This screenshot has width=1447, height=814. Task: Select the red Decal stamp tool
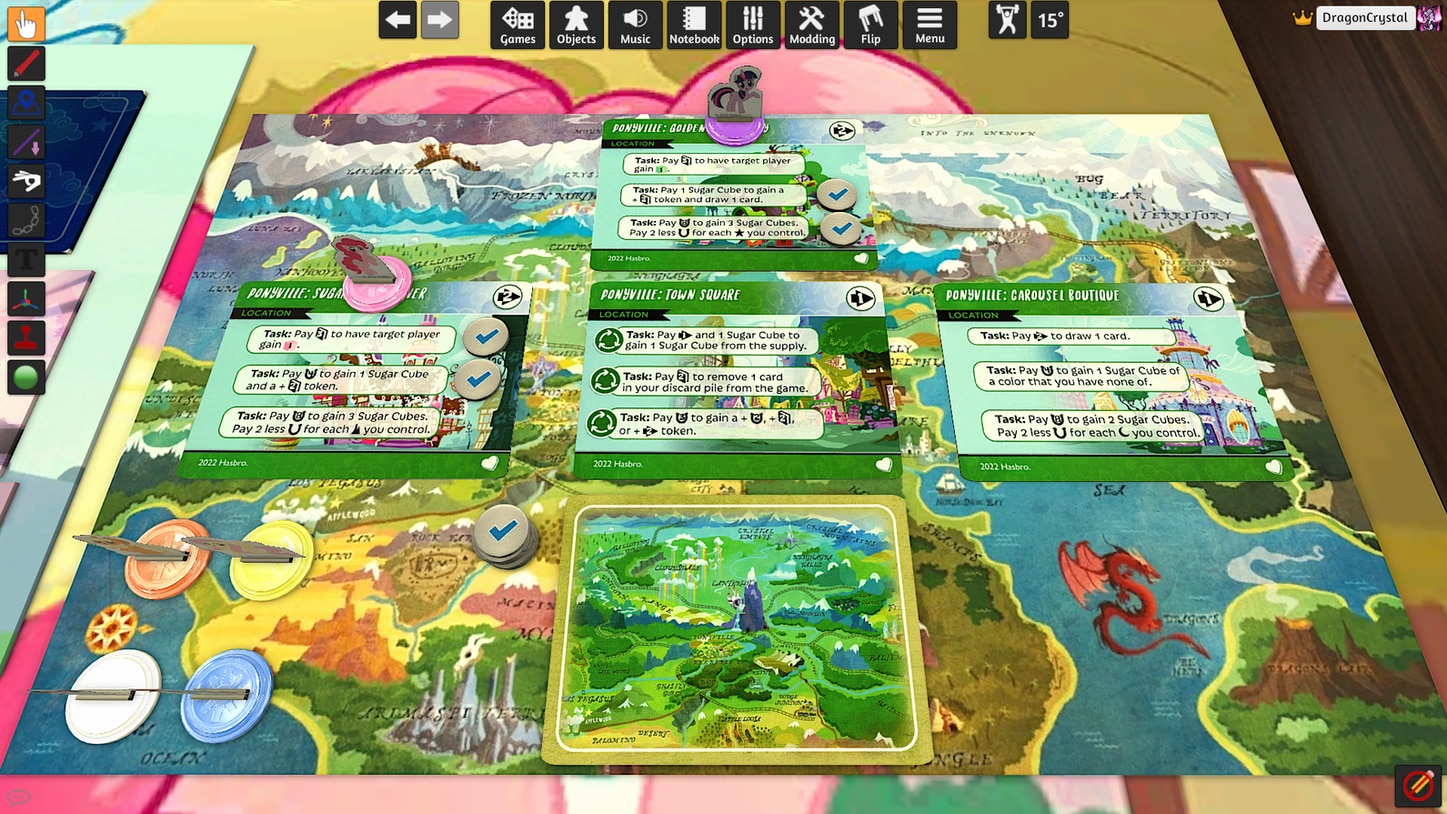tap(26, 337)
